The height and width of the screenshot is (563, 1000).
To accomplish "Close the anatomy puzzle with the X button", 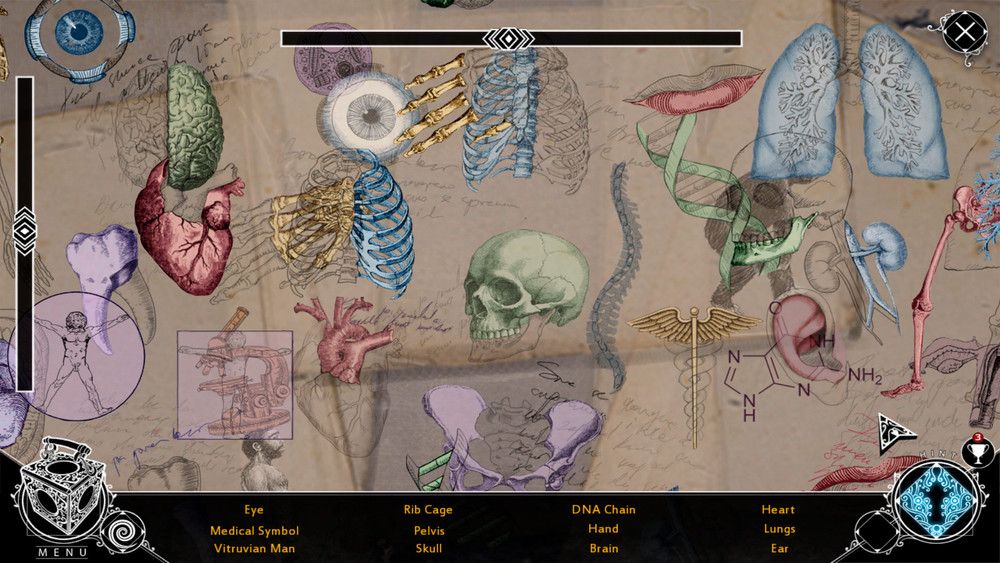I will point(965,32).
